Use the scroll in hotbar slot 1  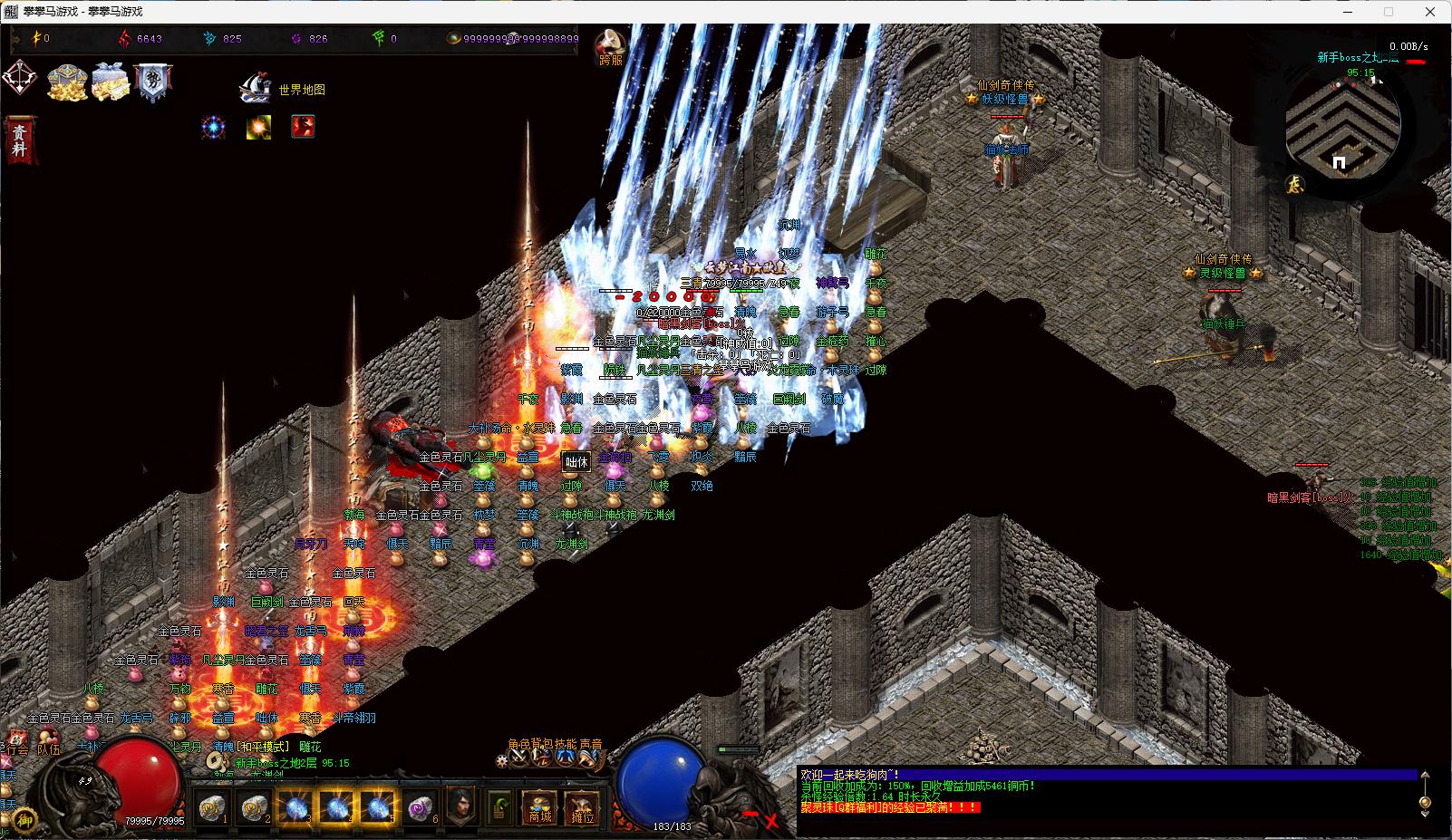212,806
